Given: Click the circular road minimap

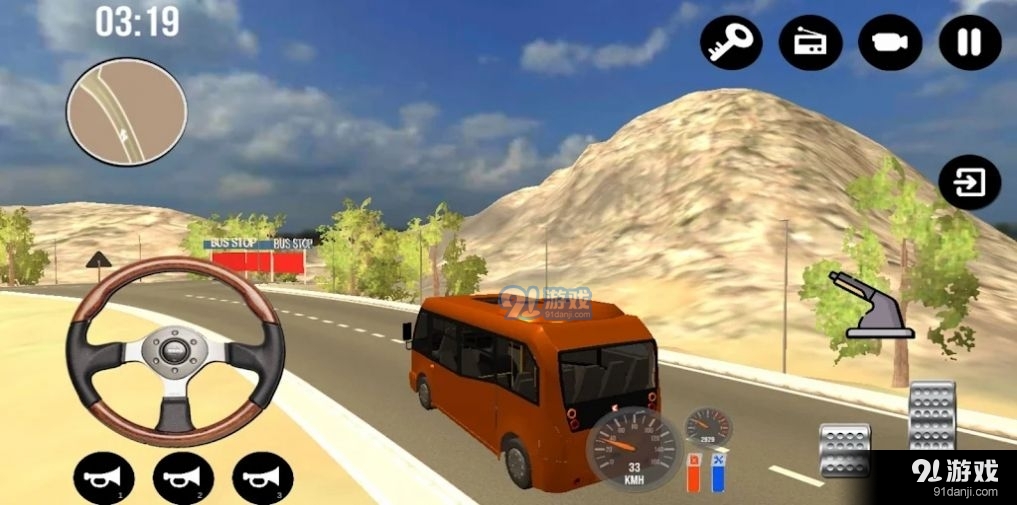Looking at the screenshot, I should [127, 110].
